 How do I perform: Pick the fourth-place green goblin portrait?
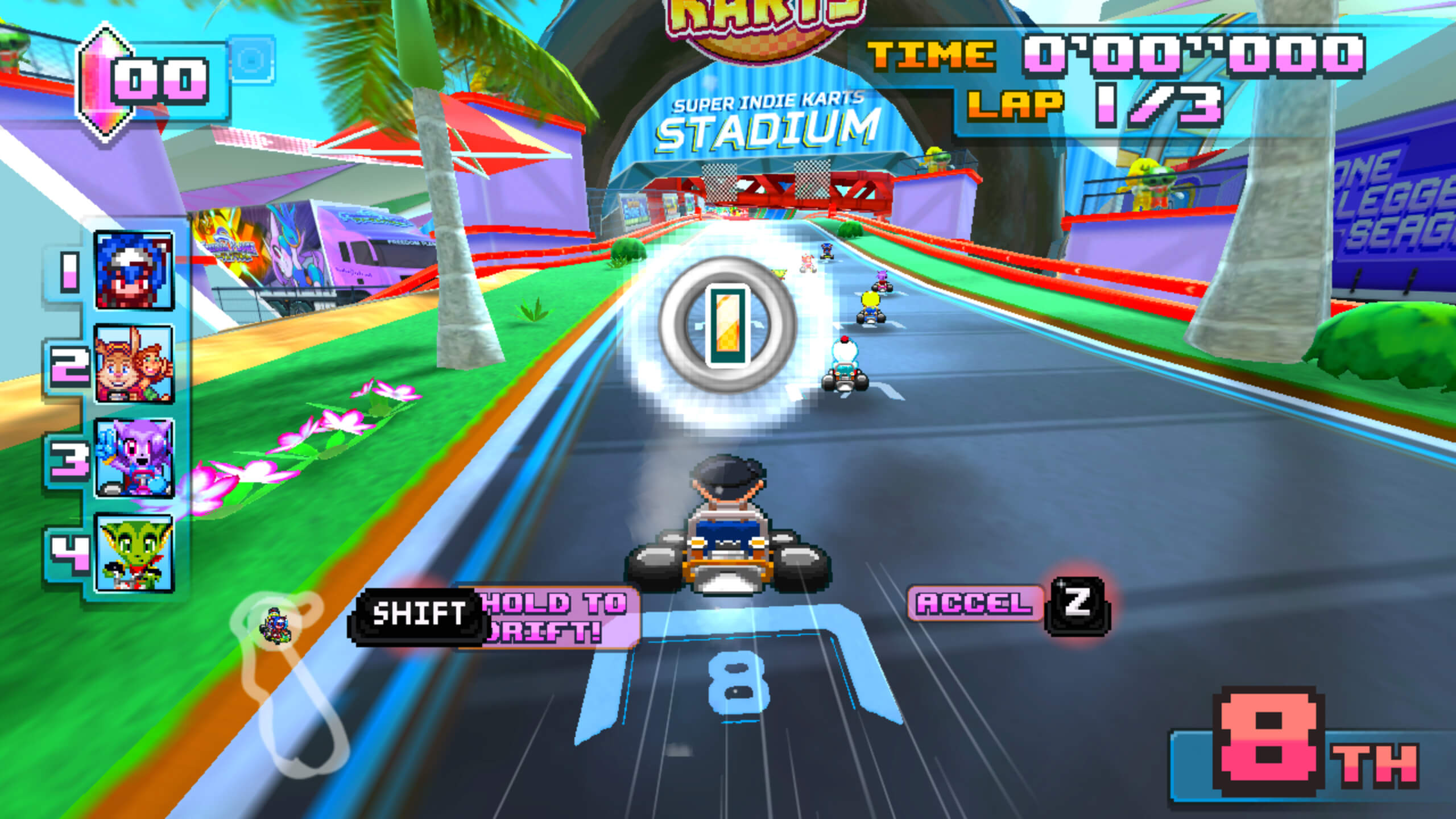click(134, 553)
